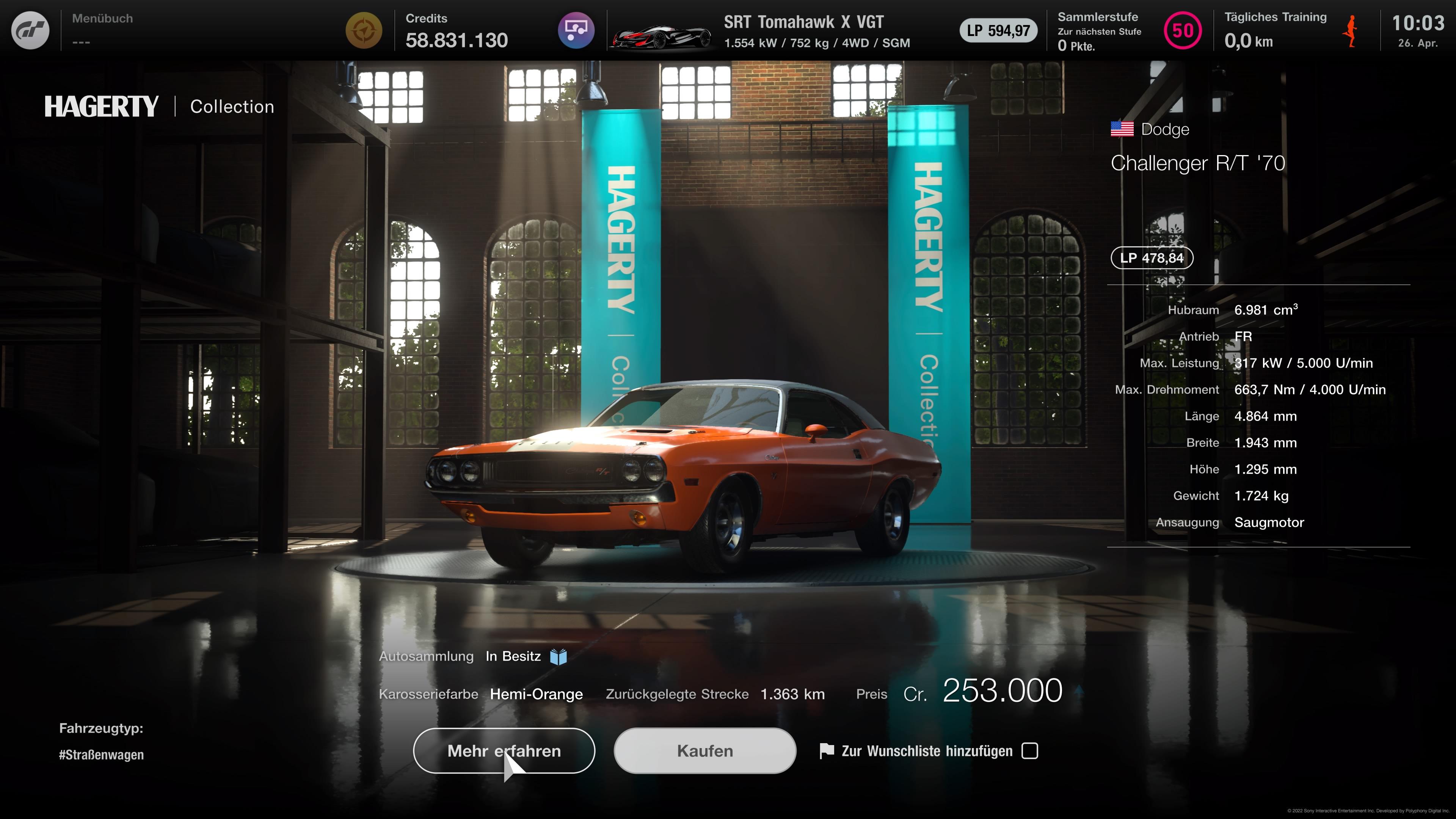Click the US flag next to Dodge
The width and height of the screenshot is (1456, 819).
coord(1122,129)
